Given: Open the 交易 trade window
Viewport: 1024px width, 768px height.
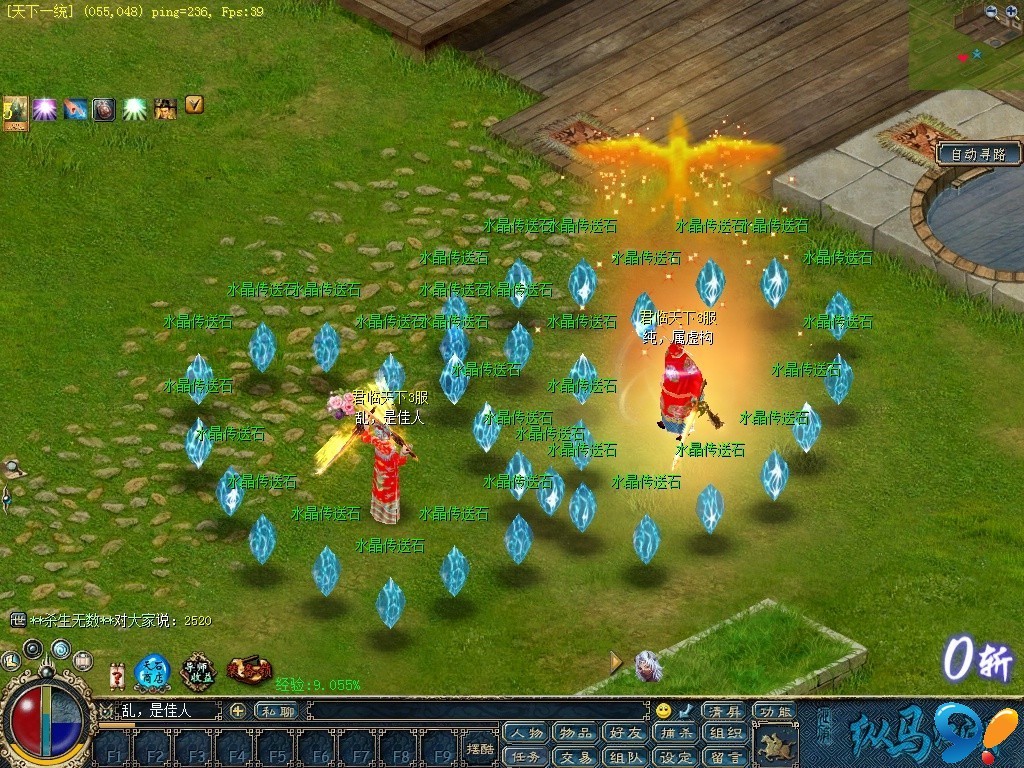Looking at the screenshot, I should click(576, 757).
